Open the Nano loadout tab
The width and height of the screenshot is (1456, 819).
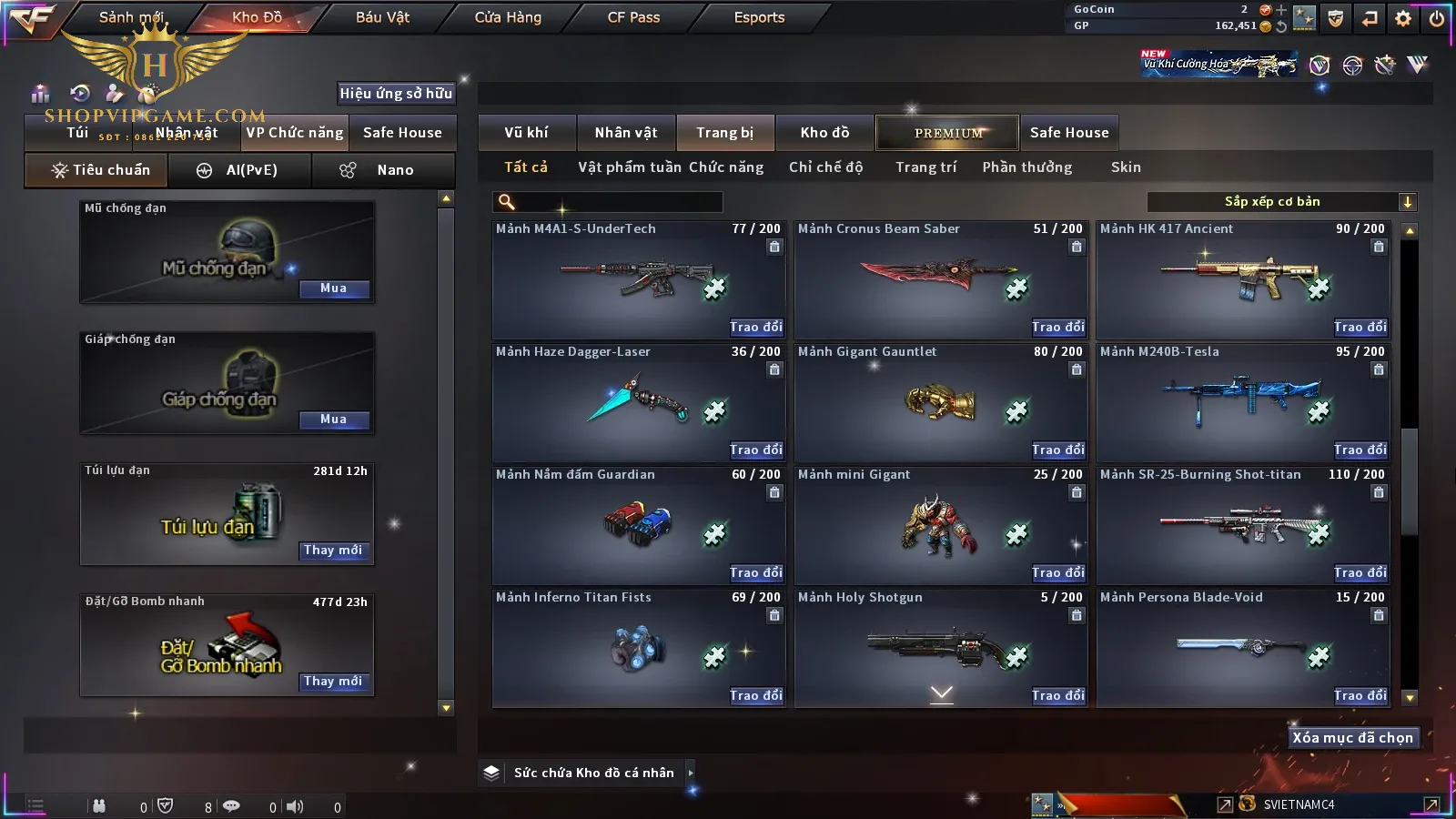383,170
